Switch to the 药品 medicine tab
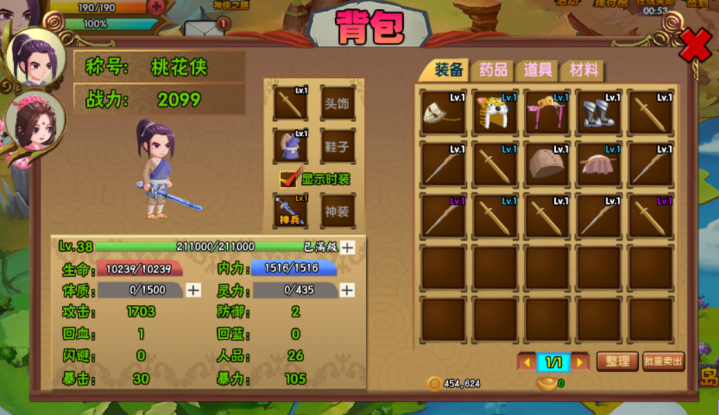The width and height of the screenshot is (719, 415). 493,70
